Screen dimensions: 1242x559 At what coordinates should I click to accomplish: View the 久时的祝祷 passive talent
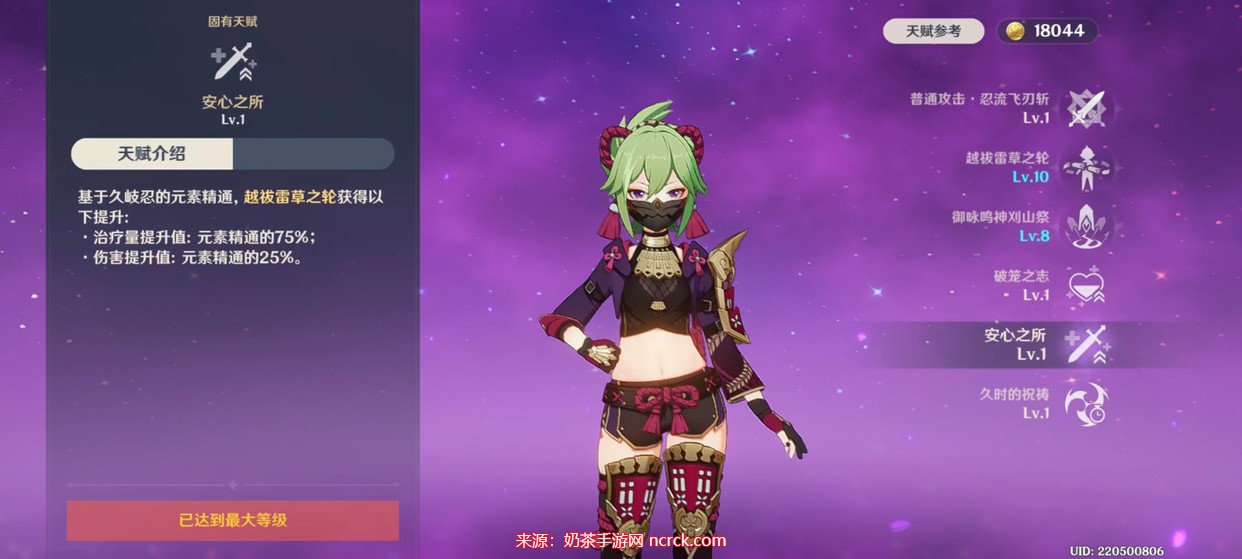click(1085, 403)
